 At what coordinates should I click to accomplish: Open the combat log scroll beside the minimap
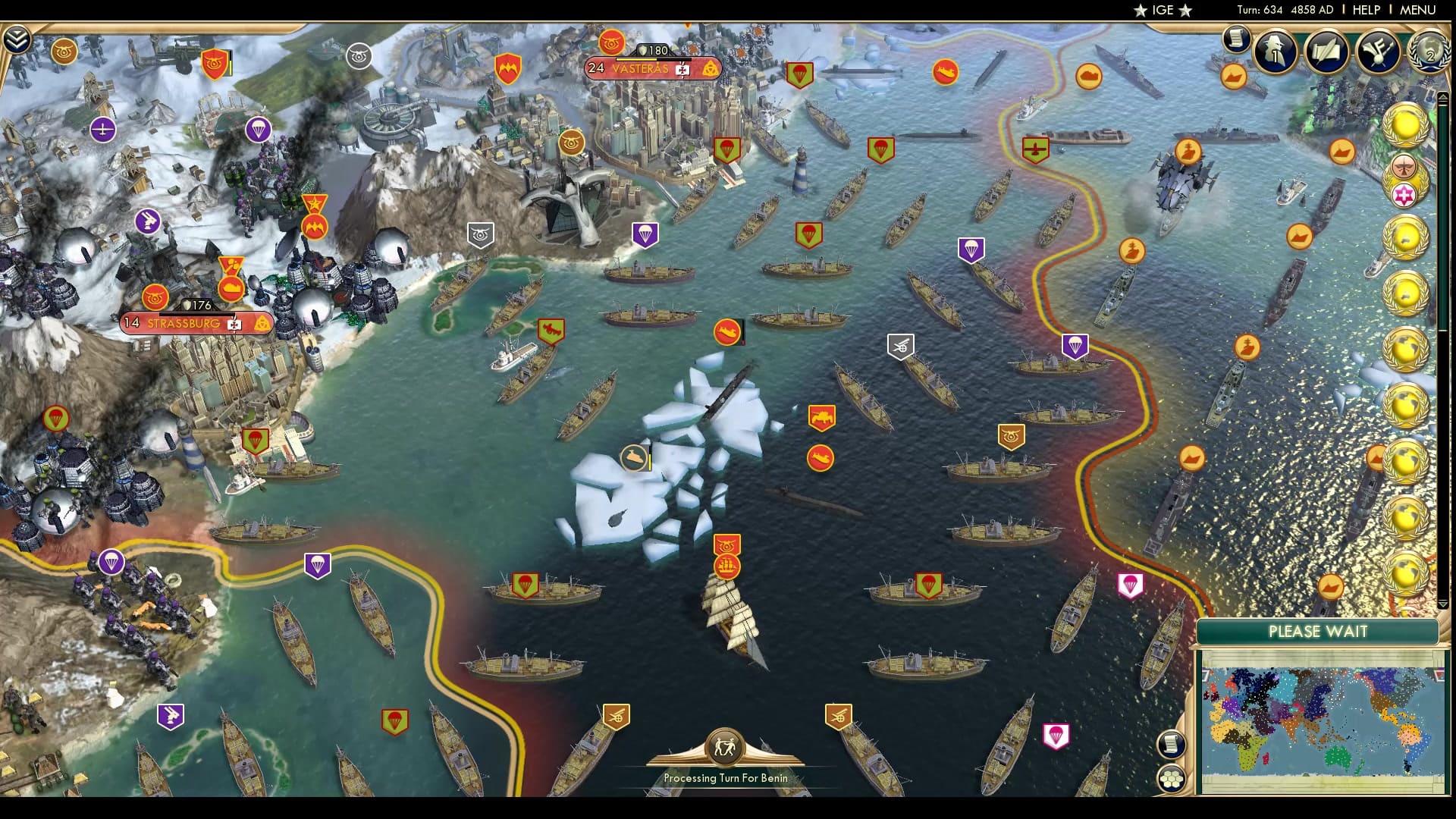pos(1171,745)
